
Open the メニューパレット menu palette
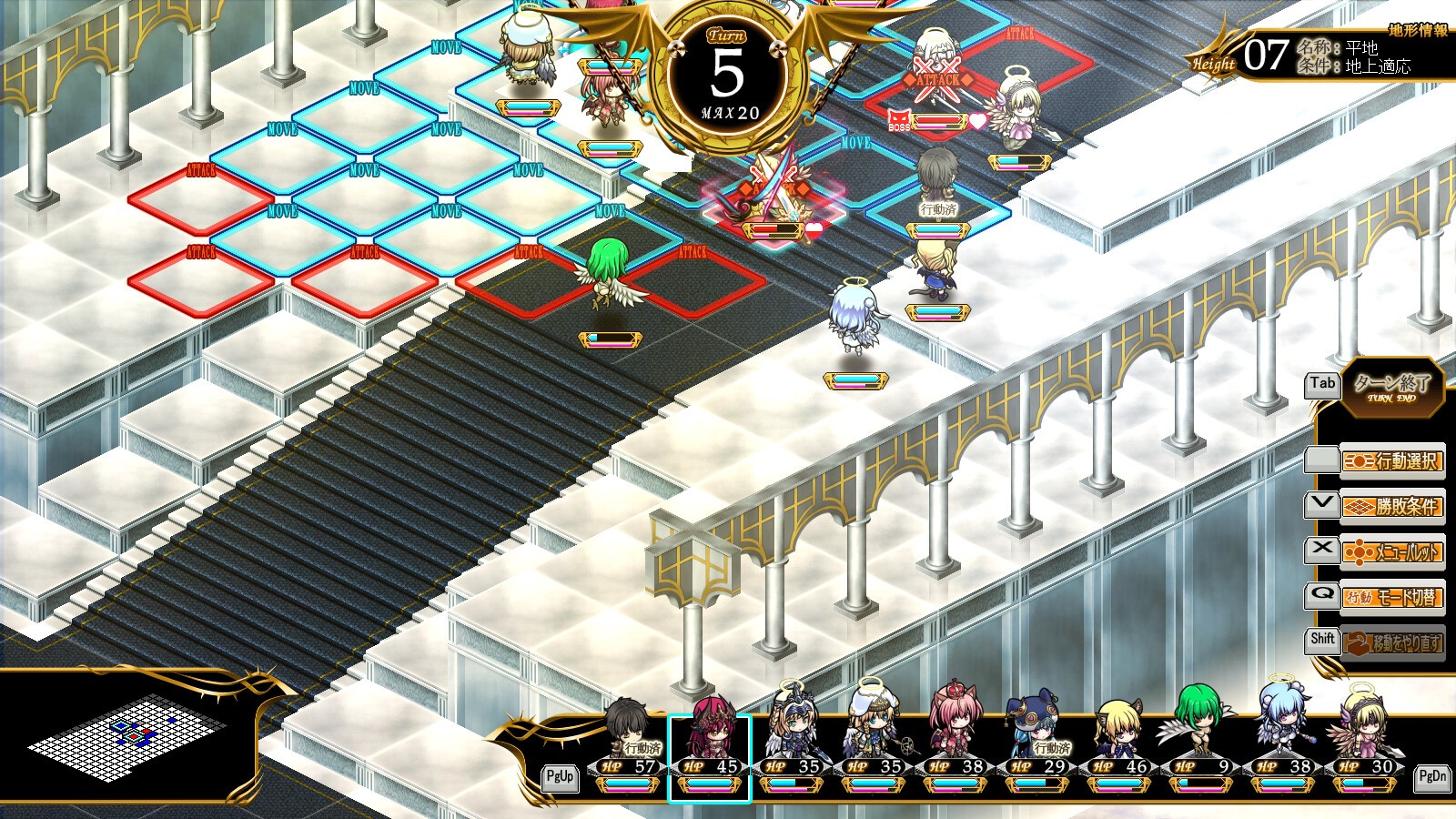click(x=1392, y=551)
